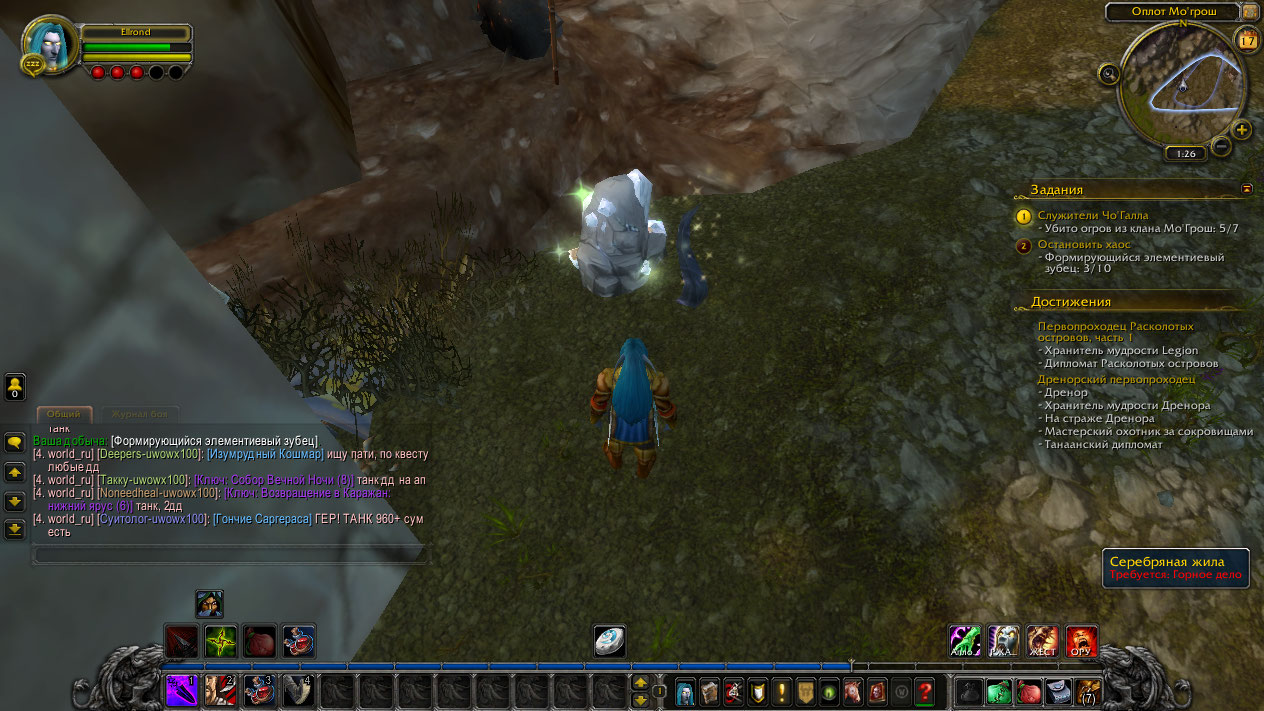Use the purple dagger ability in slot 1

[x=181, y=690]
